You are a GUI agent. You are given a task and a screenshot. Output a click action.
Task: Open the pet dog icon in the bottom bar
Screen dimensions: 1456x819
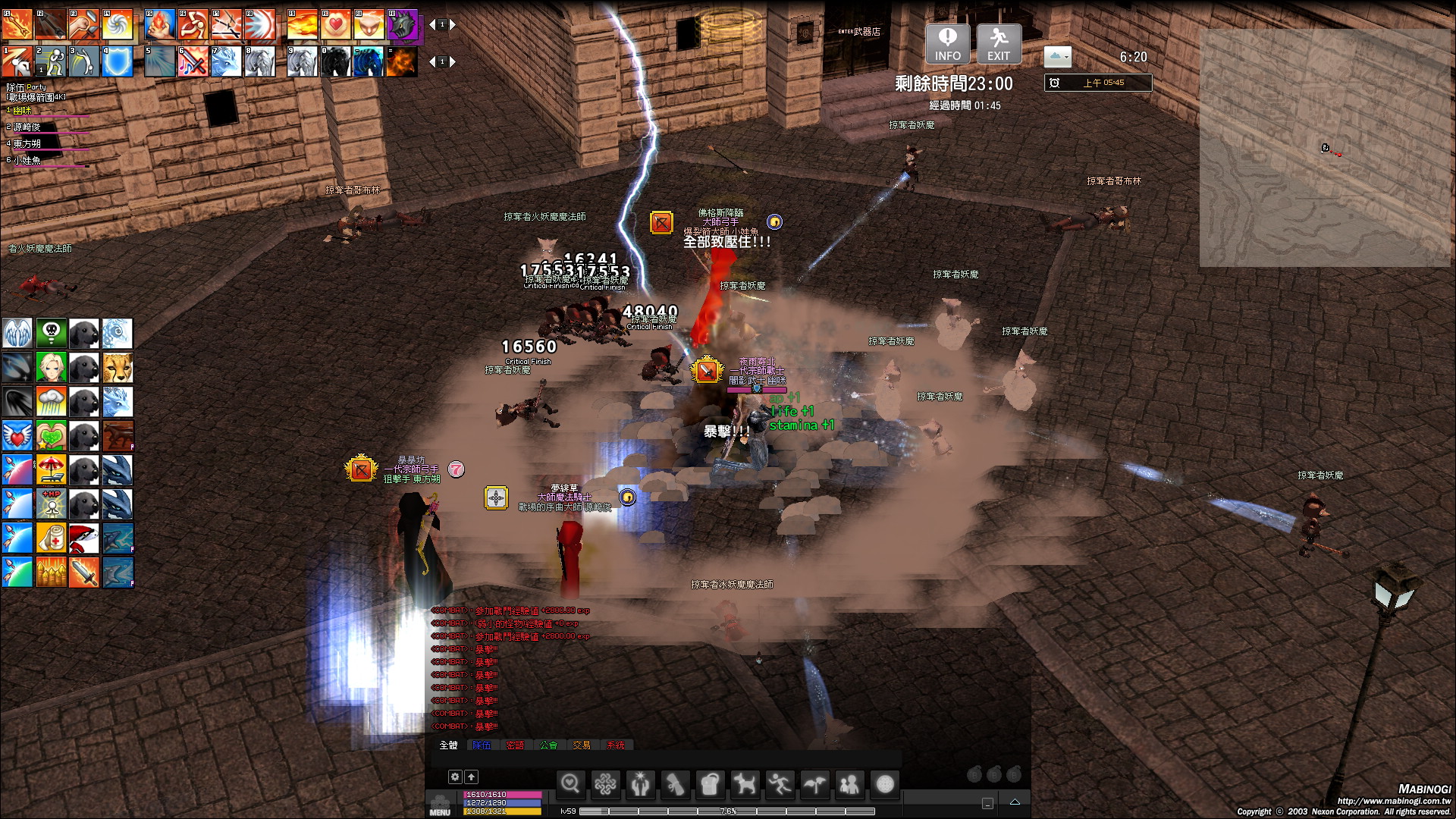(745, 784)
